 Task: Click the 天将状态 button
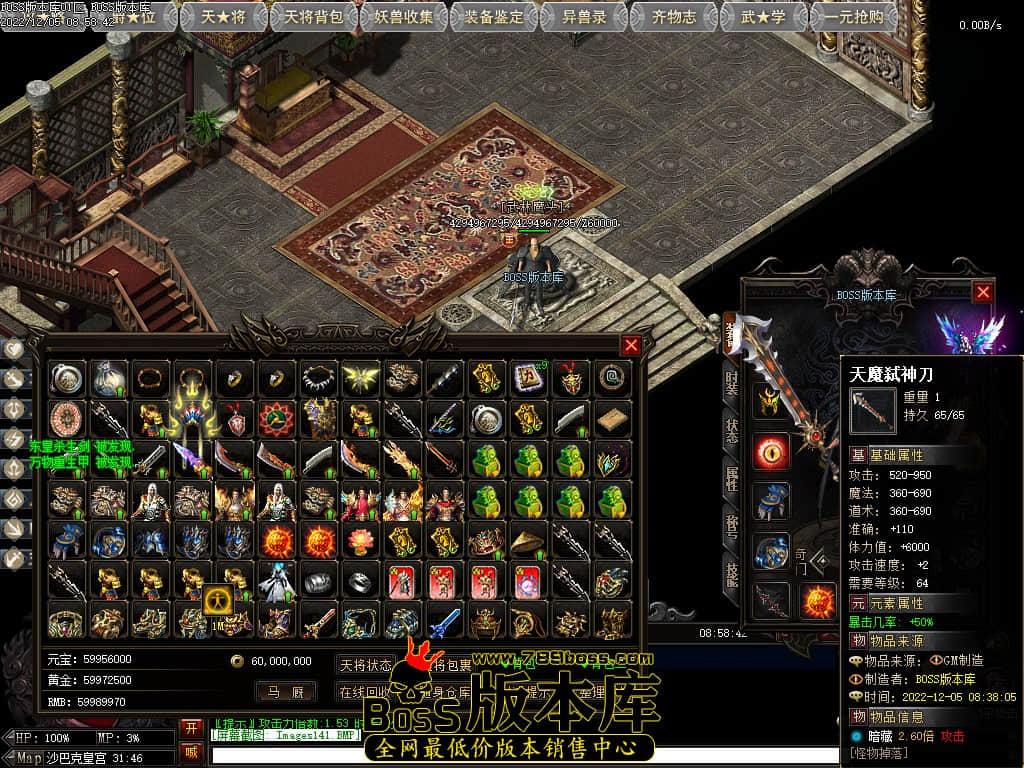(x=366, y=665)
